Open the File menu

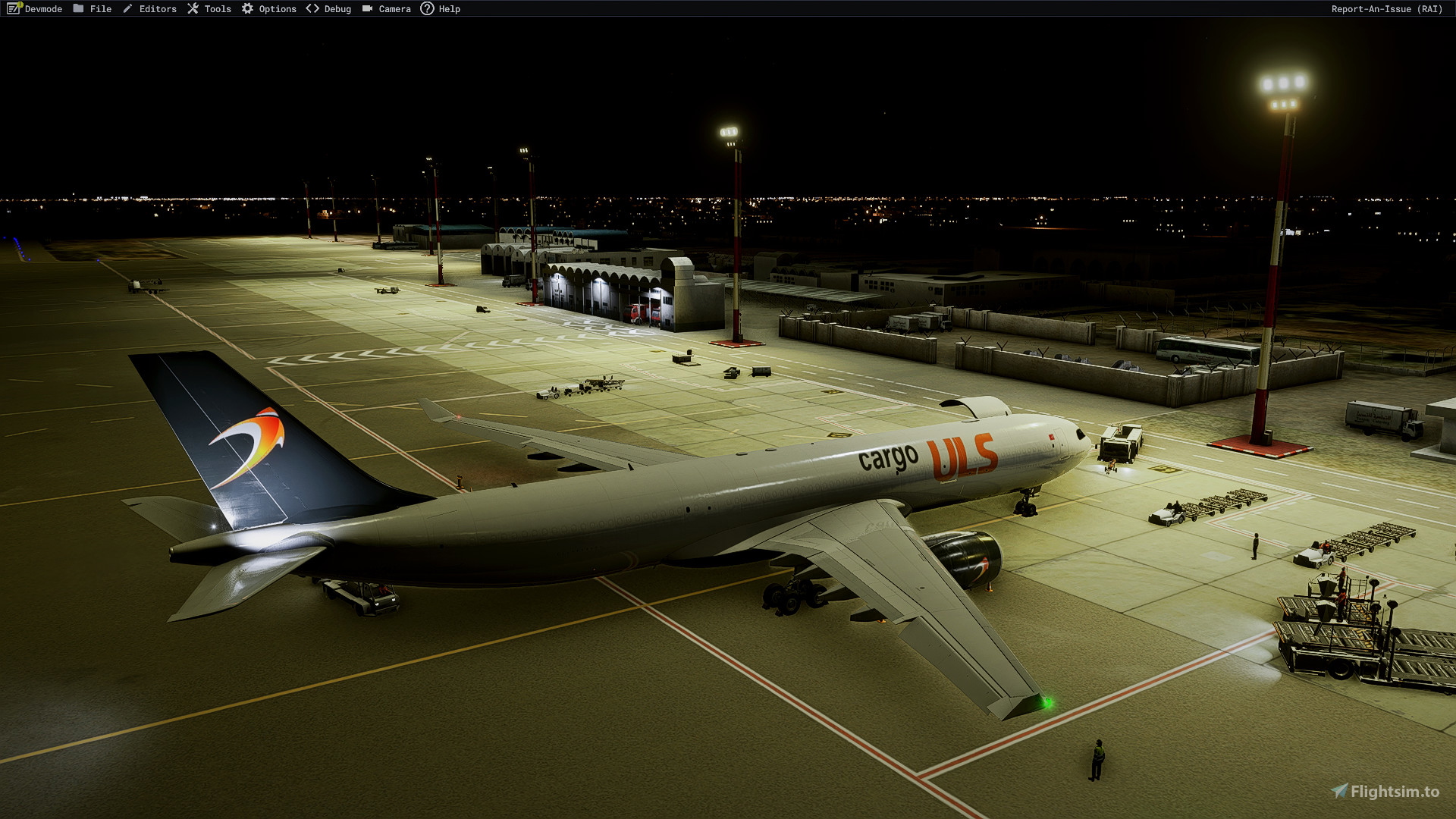coord(101,8)
